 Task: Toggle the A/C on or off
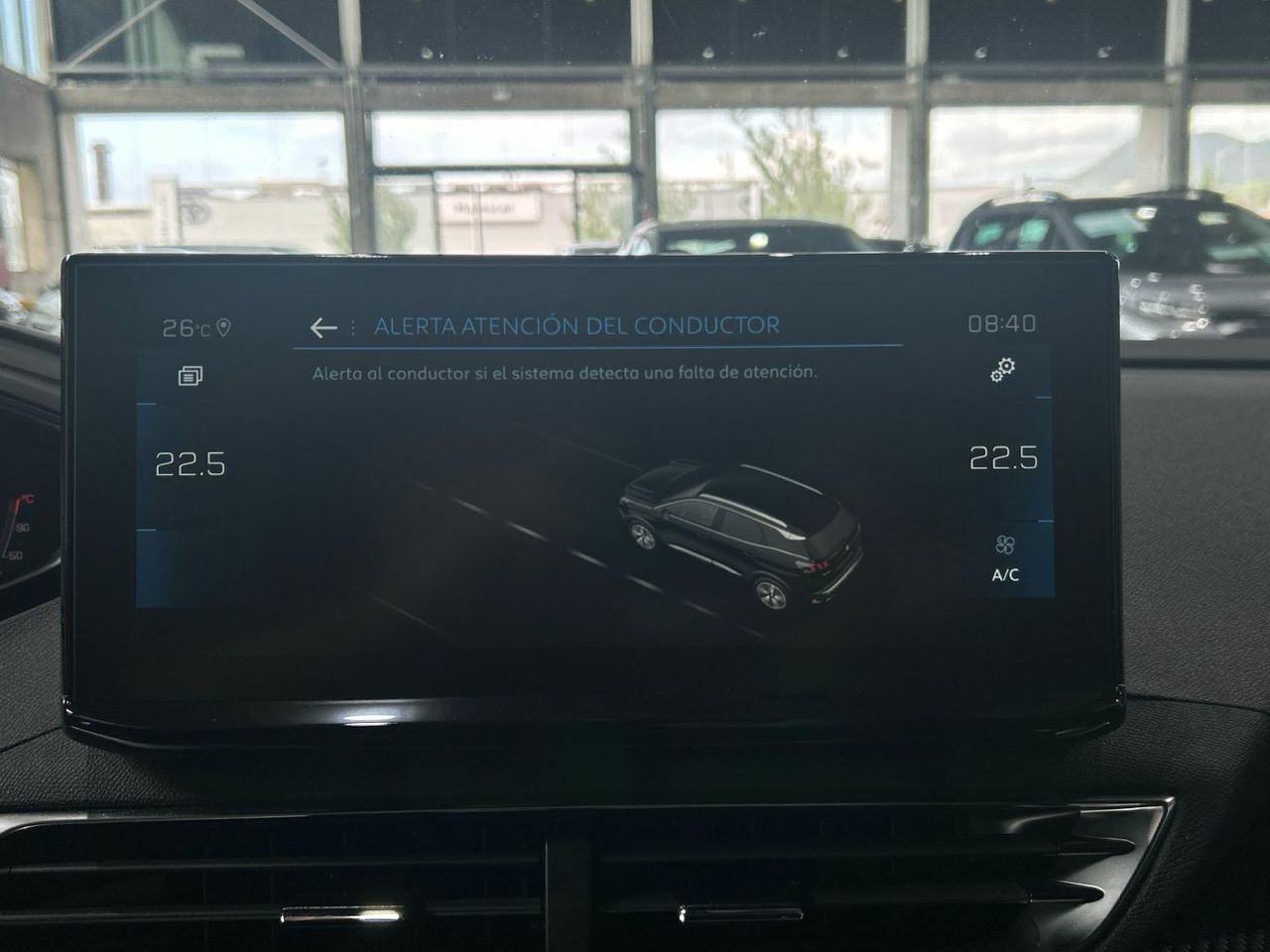click(x=1003, y=572)
